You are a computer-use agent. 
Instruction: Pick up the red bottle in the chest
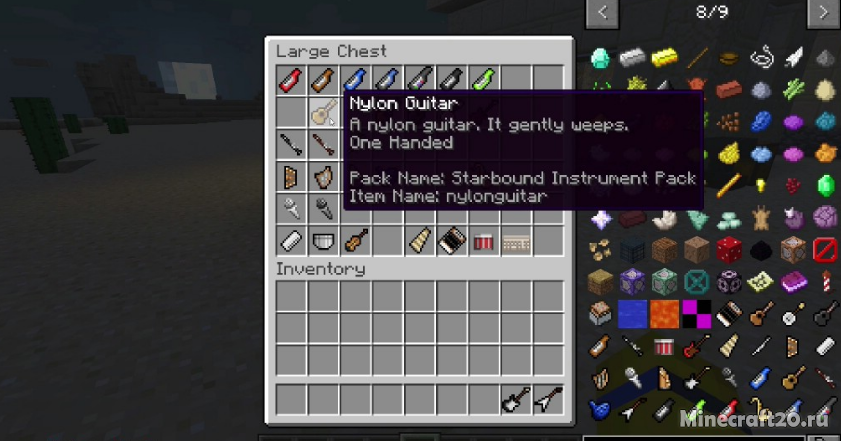click(291, 80)
